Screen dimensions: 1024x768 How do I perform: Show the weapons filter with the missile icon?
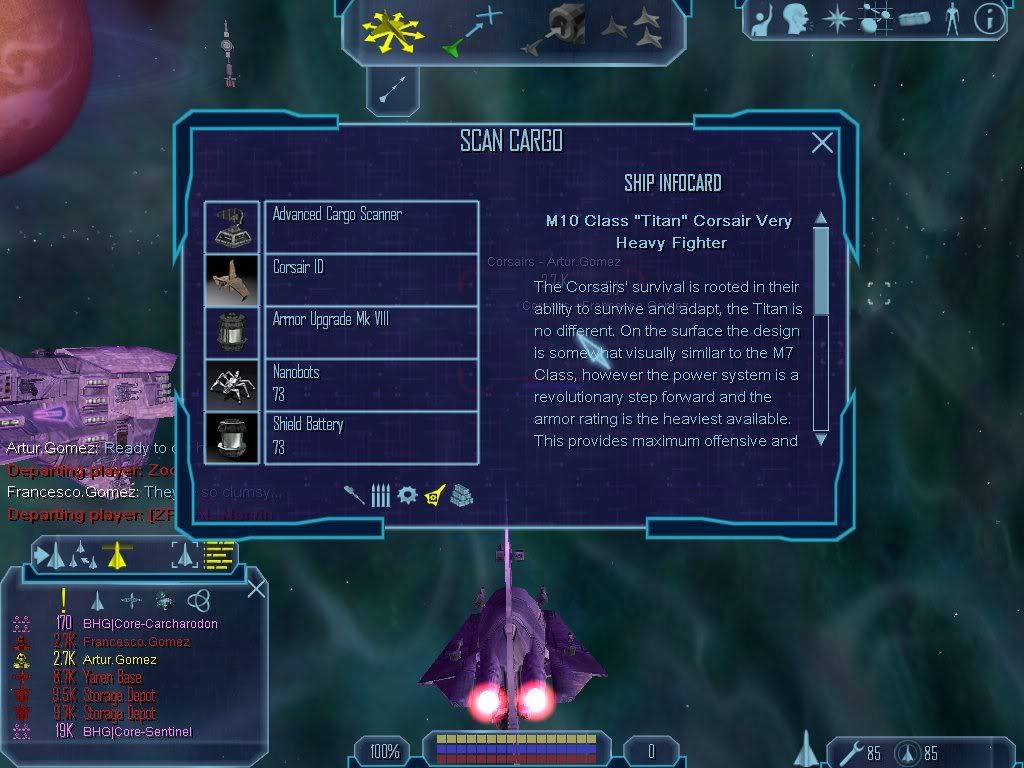355,495
